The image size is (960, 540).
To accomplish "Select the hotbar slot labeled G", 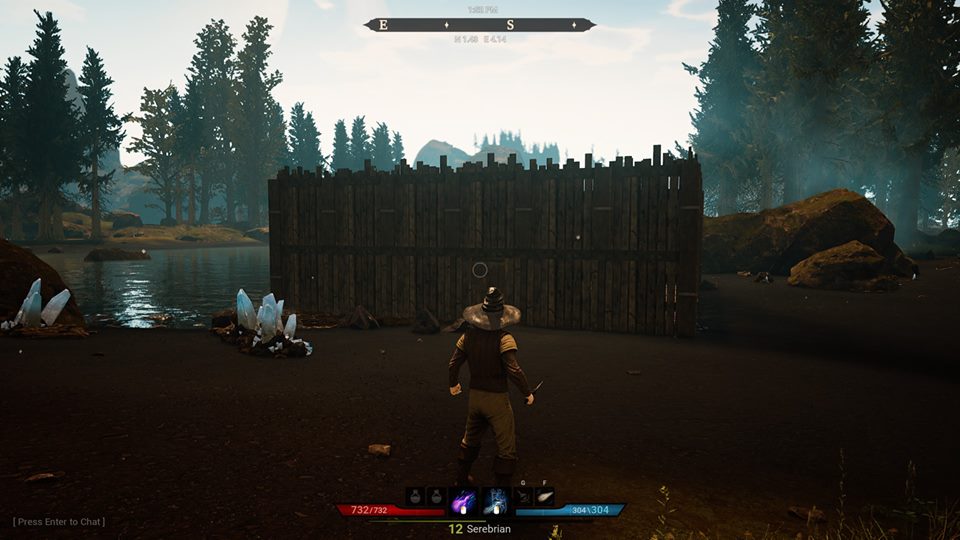I will tap(523, 497).
